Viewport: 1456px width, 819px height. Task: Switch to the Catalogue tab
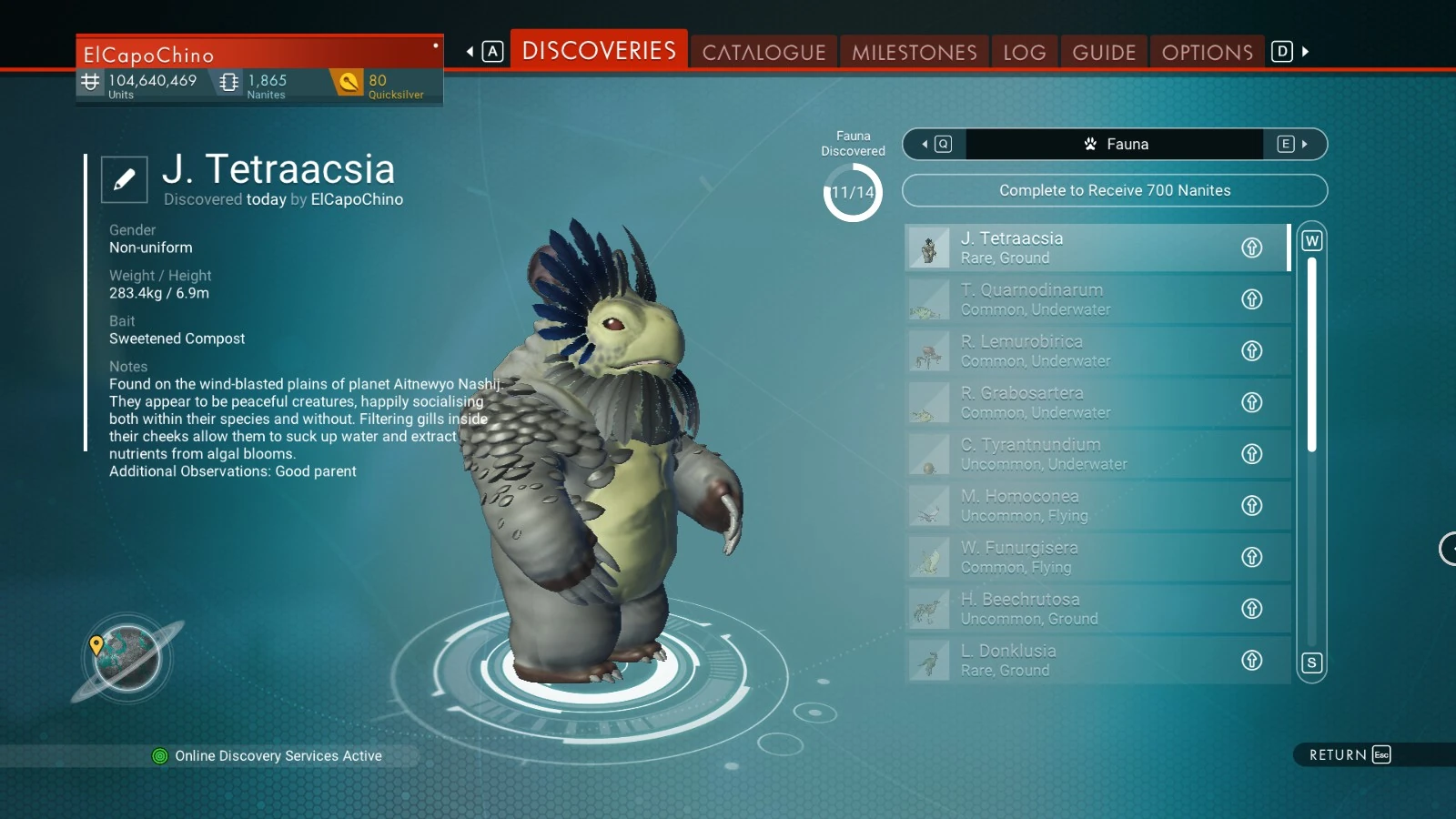click(x=763, y=52)
